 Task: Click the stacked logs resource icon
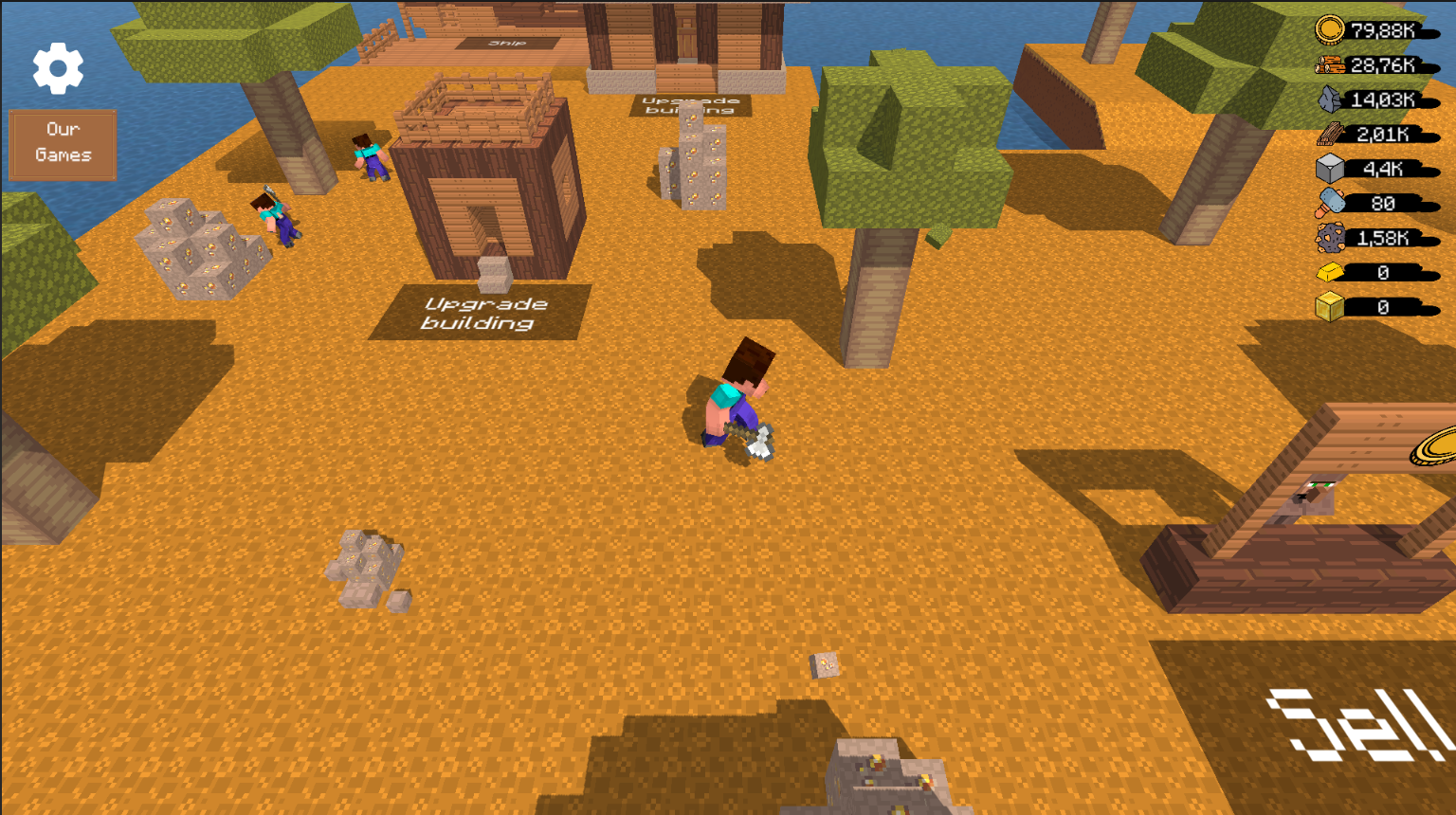point(1333,63)
